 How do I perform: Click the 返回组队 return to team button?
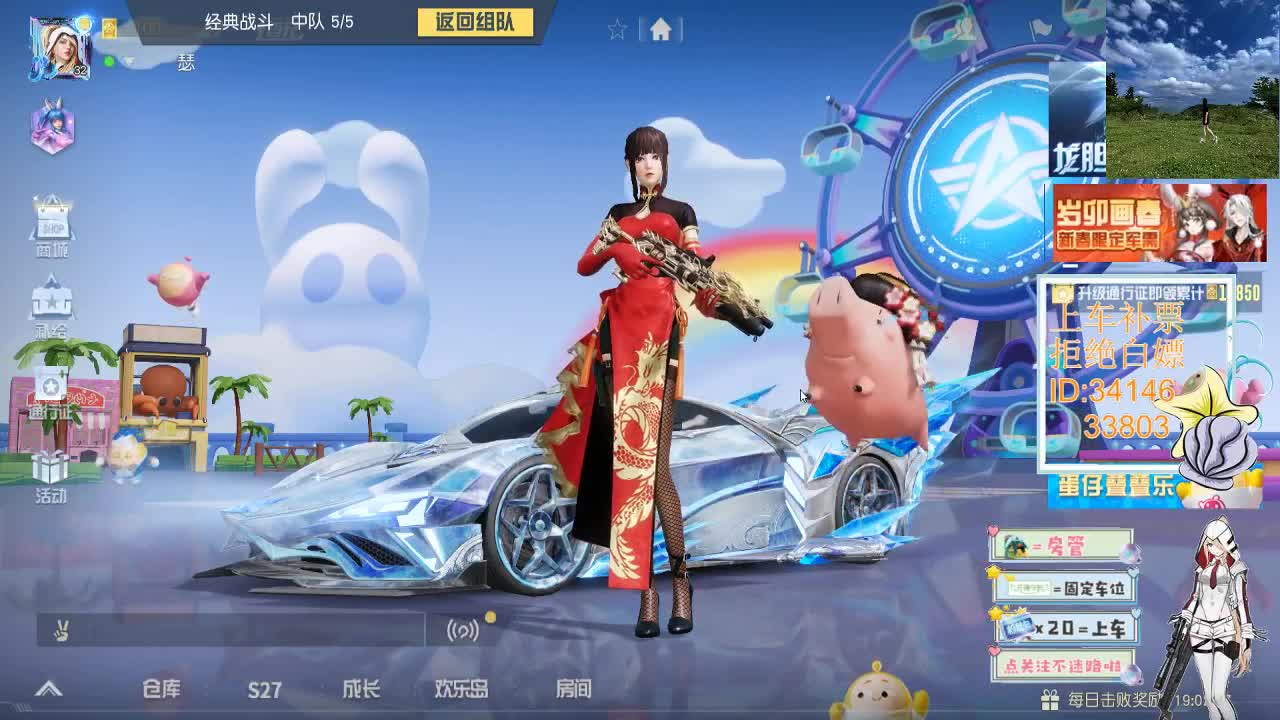pos(474,23)
